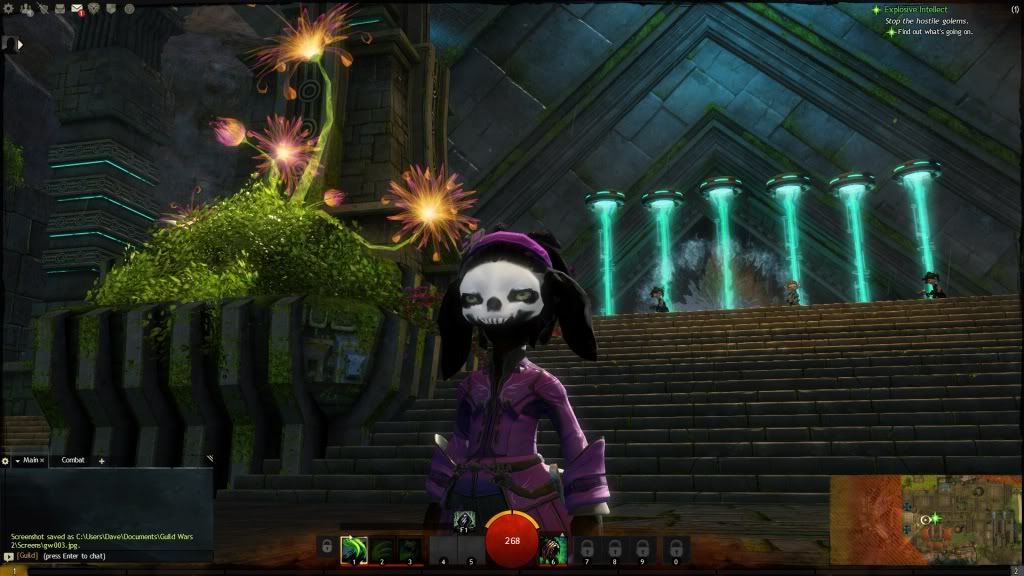
Task: Select the Main chat tab
Action: 30,460
